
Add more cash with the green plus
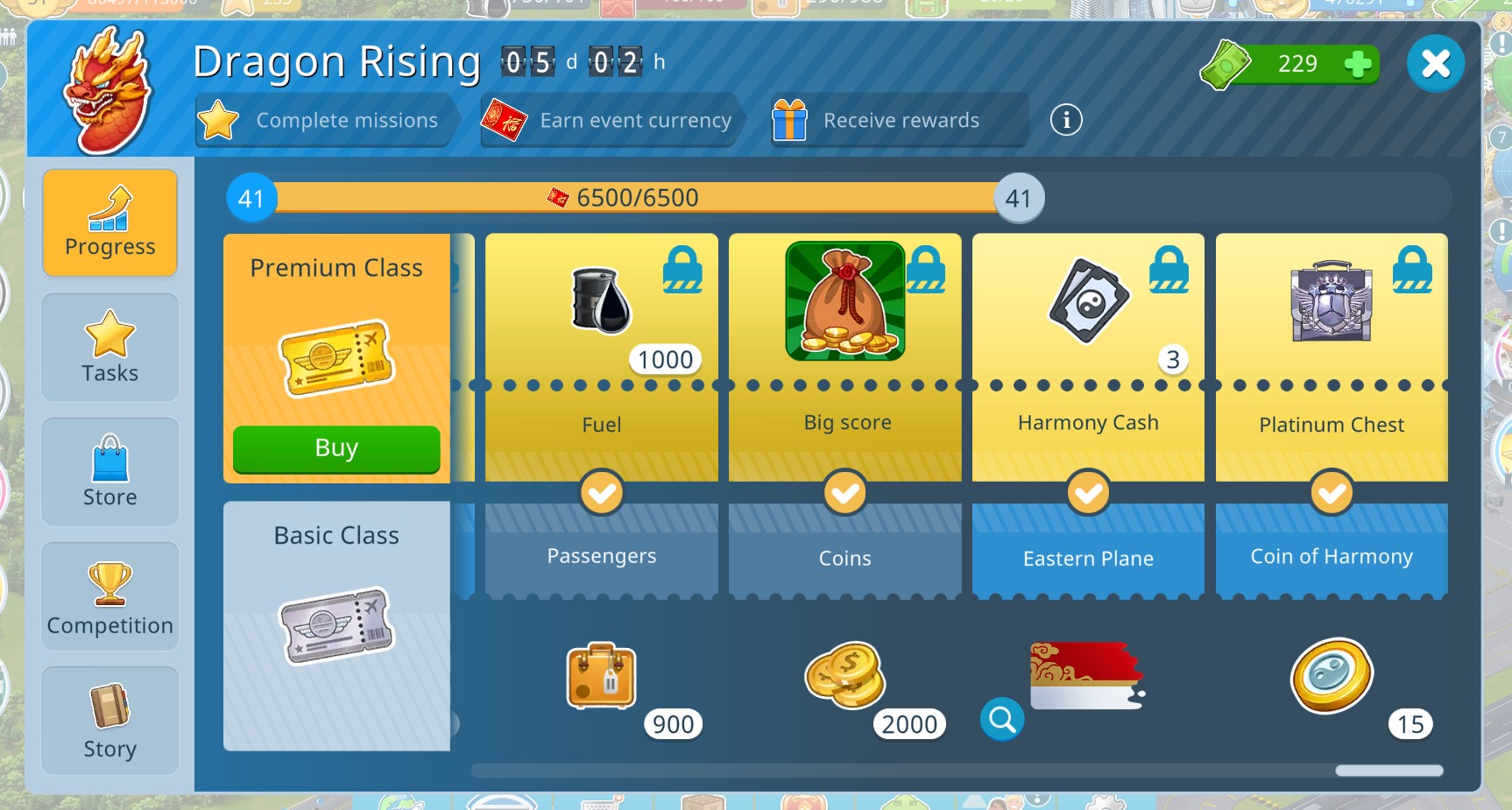click(1357, 64)
